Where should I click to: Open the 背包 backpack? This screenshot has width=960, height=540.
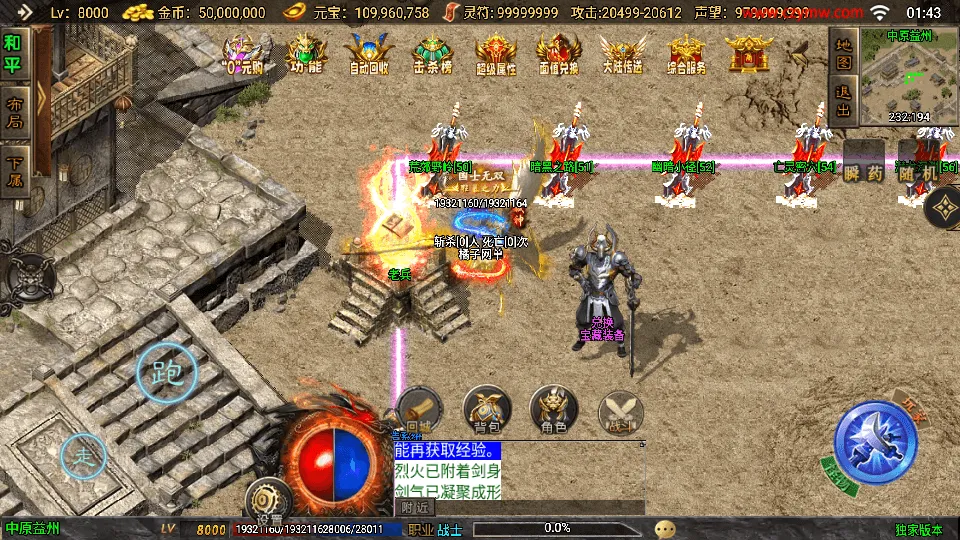(487, 408)
